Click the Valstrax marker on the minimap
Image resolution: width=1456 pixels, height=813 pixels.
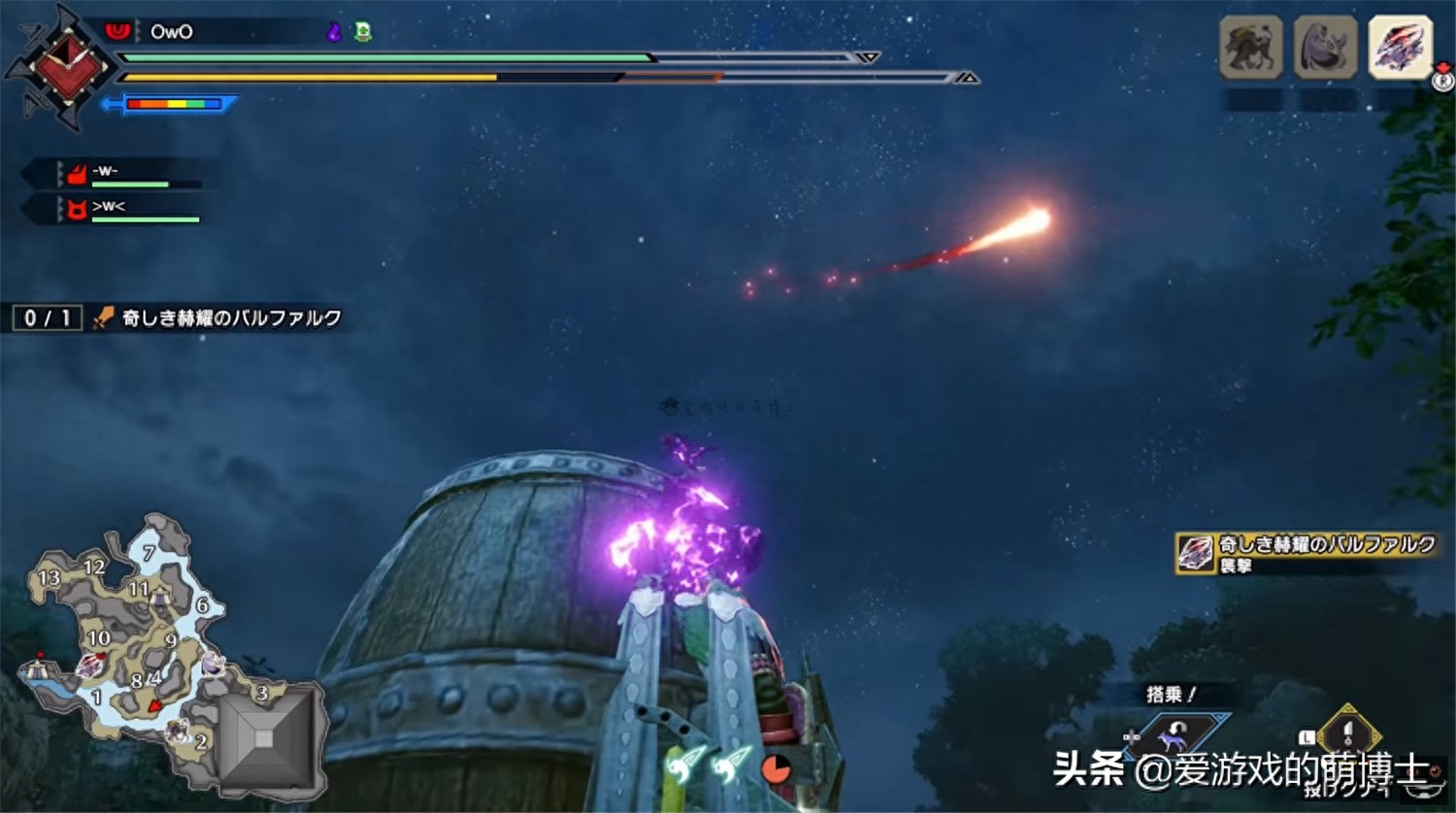(x=90, y=665)
